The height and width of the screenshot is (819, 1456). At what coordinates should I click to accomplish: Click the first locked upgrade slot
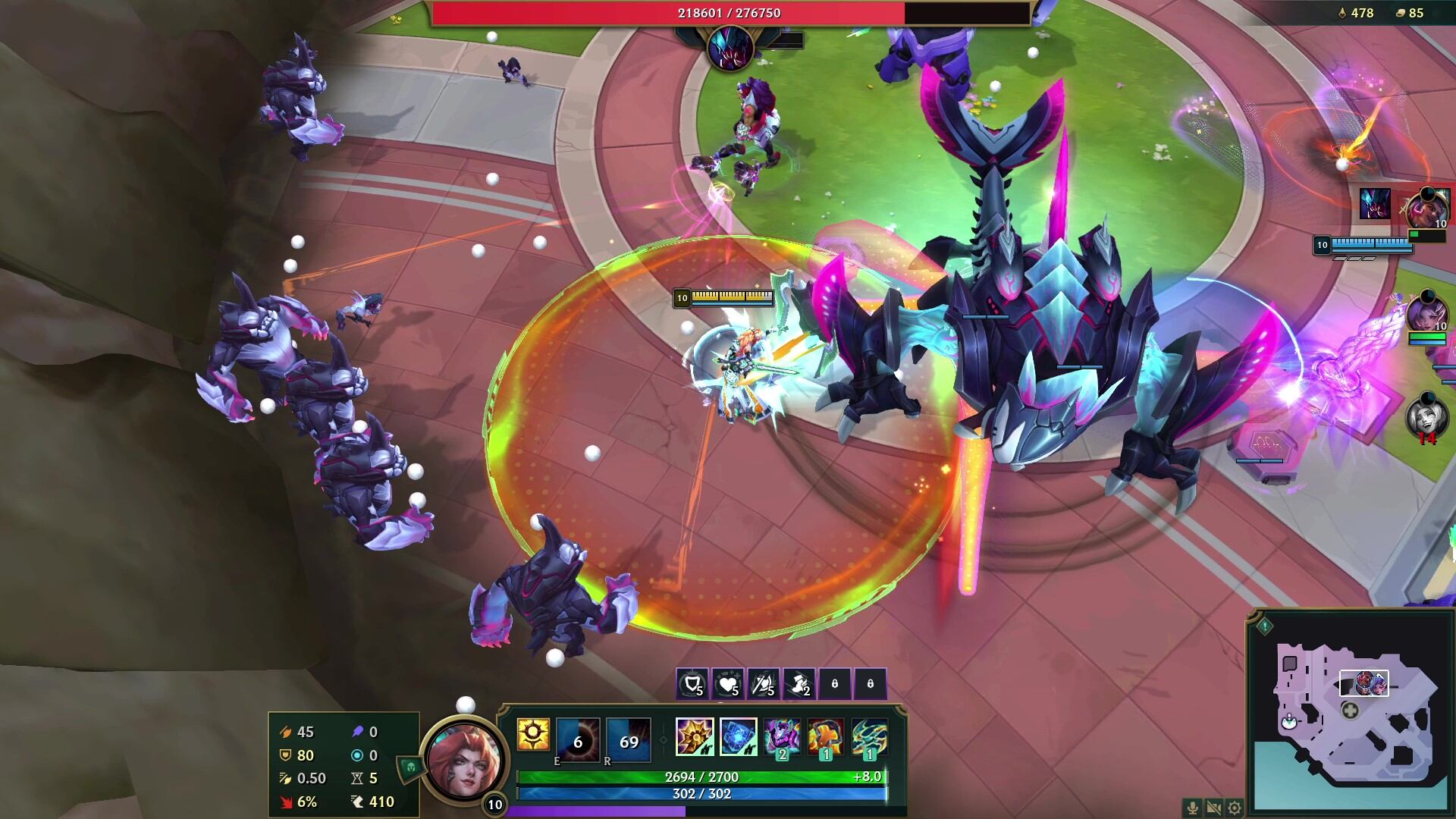click(x=835, y=683)
